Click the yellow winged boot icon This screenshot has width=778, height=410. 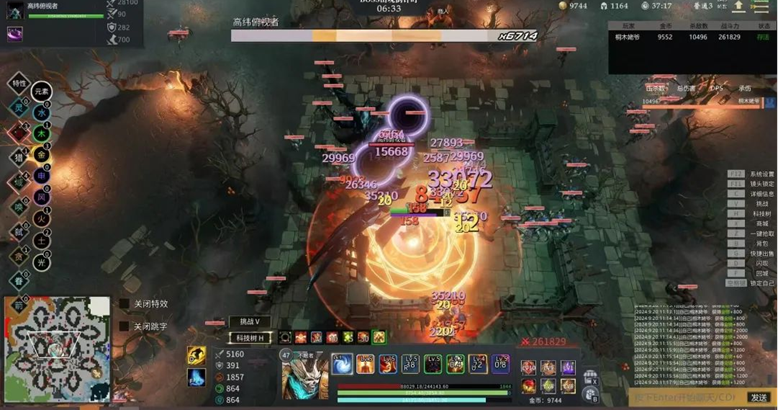197,356
